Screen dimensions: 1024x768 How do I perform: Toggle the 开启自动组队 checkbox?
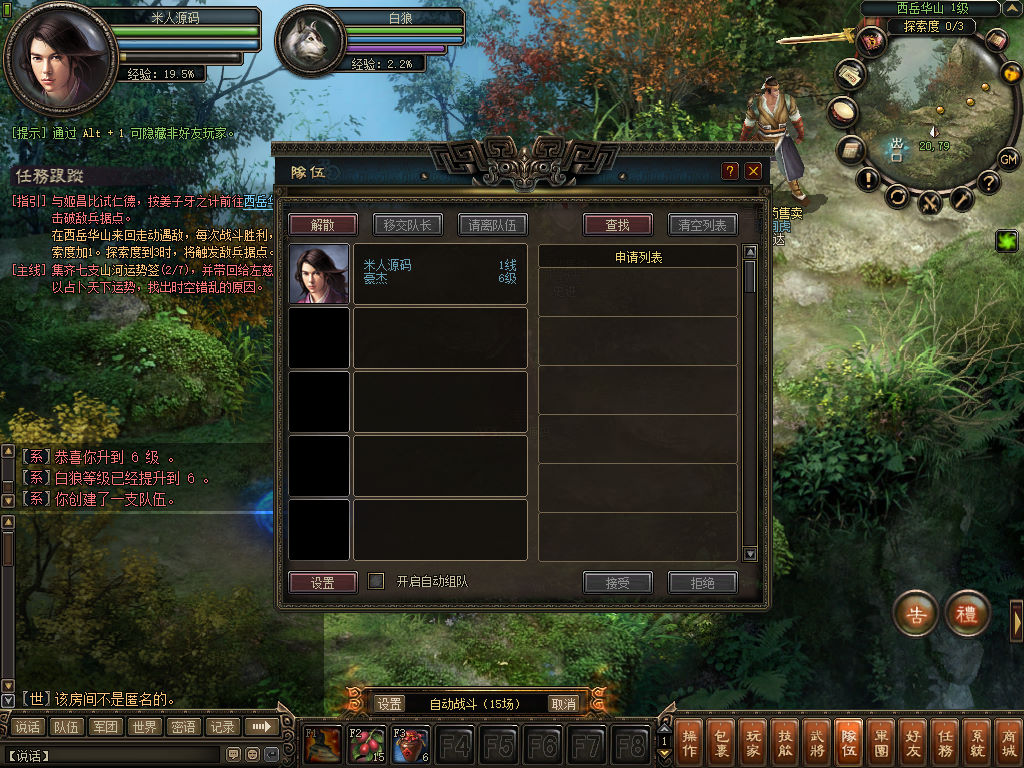[x=376, y=581]
